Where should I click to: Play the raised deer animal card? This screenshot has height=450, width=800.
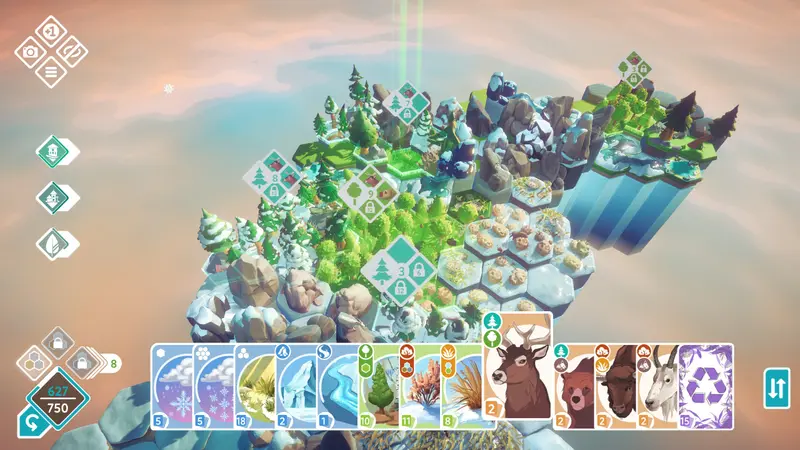click(518, 365)
